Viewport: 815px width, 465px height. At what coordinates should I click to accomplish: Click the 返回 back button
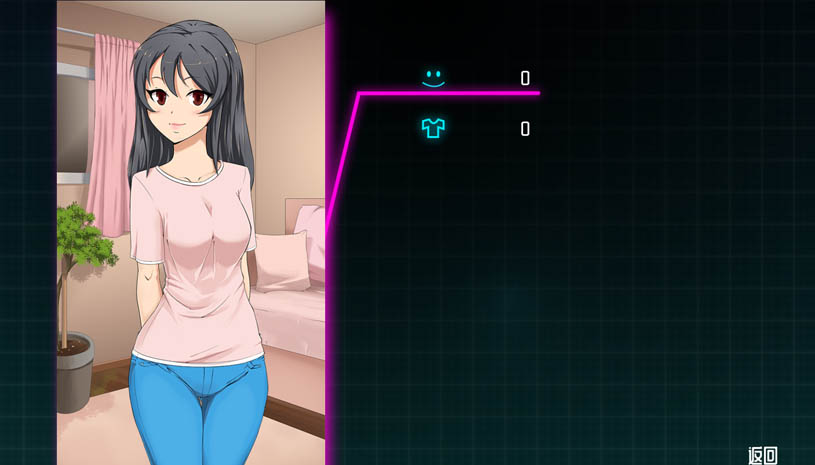click(x=763, y=455)
